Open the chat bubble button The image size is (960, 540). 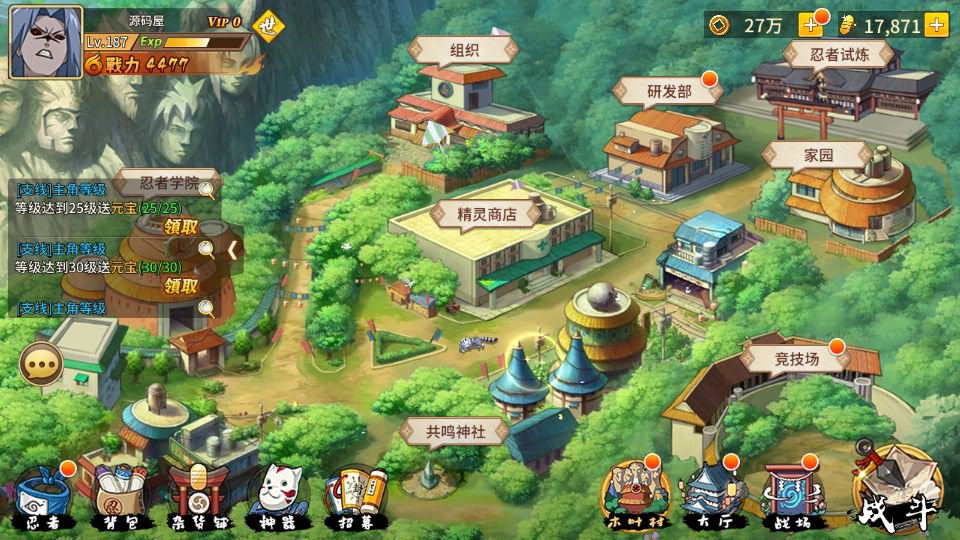point(41,364)
